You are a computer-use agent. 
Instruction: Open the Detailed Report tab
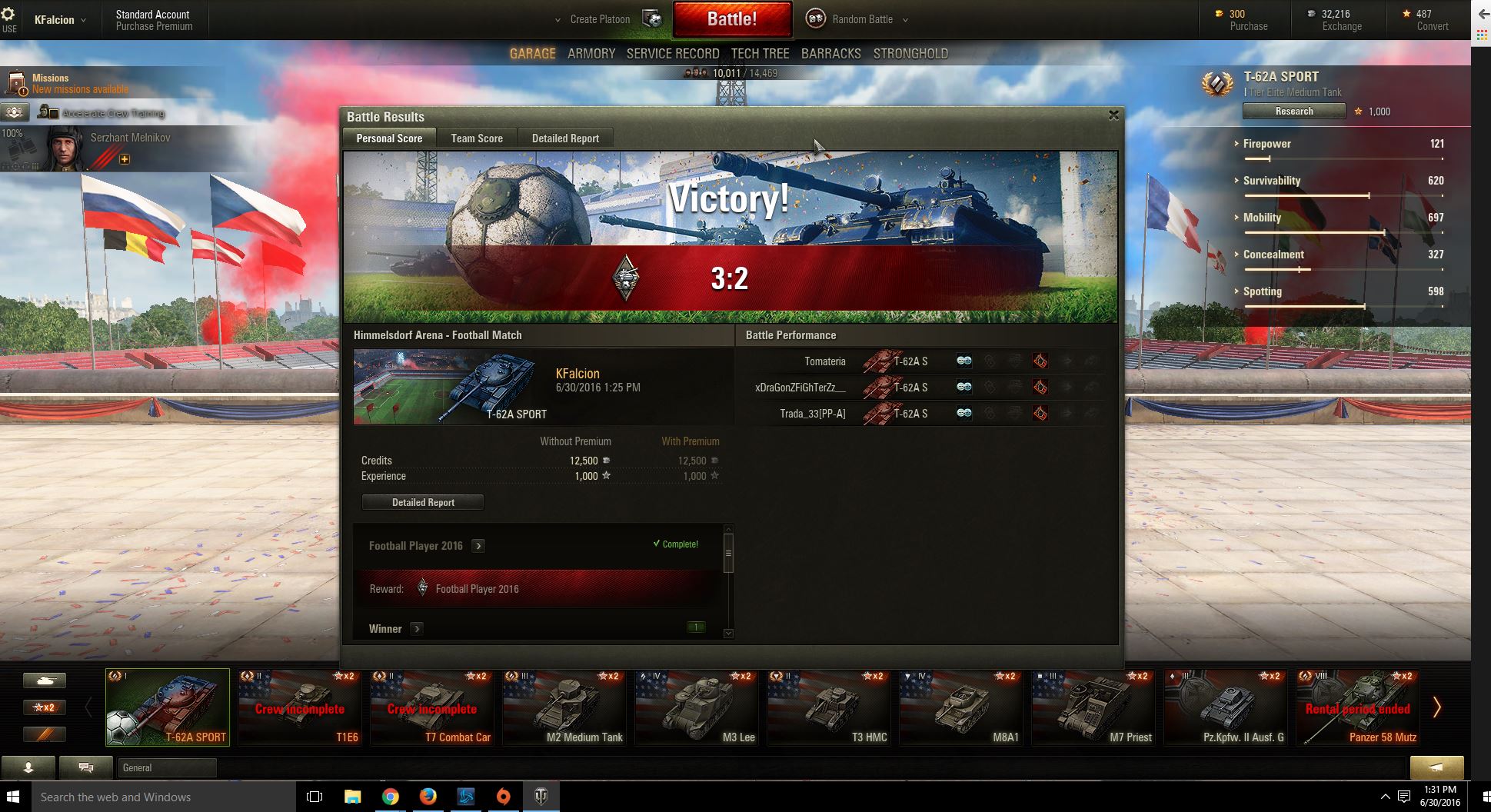tap(565, 138)
